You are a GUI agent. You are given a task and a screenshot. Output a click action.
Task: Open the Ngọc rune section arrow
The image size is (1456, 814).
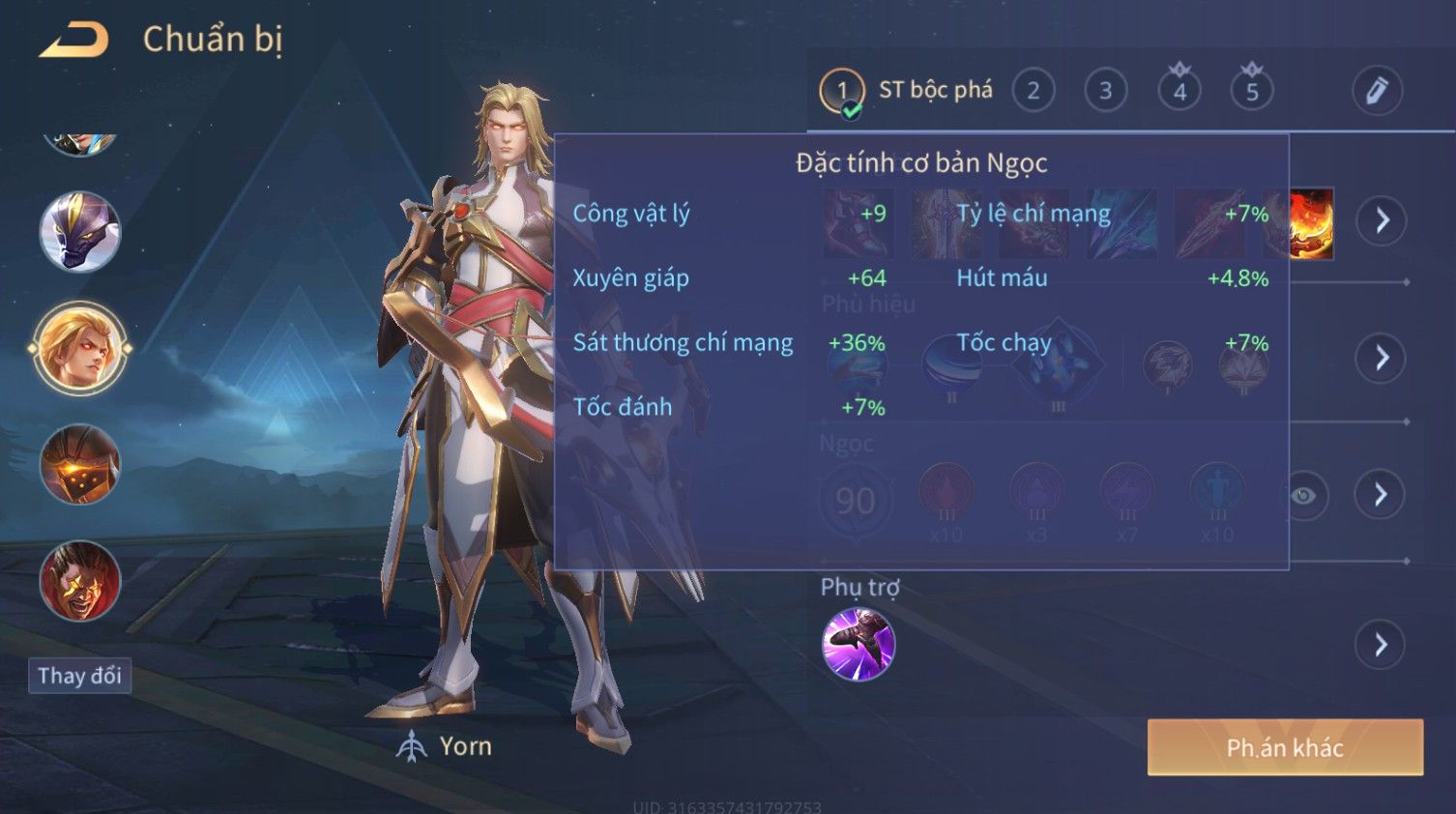[x=1382, y=495]
